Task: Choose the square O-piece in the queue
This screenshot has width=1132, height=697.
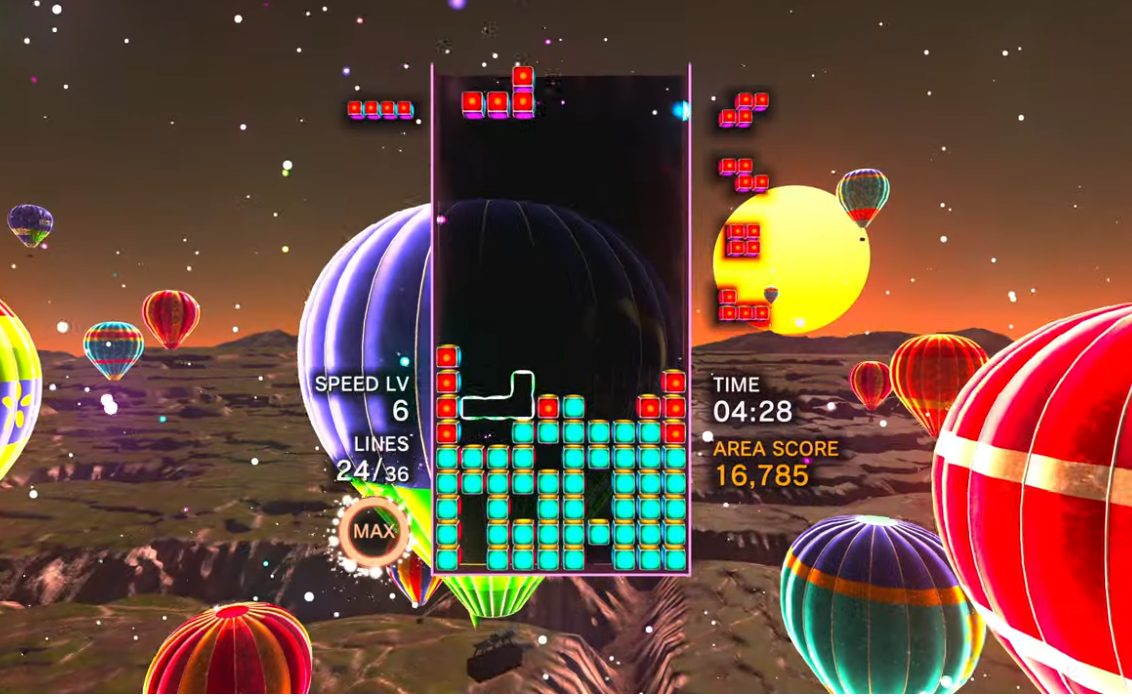Action: point(743,240)
